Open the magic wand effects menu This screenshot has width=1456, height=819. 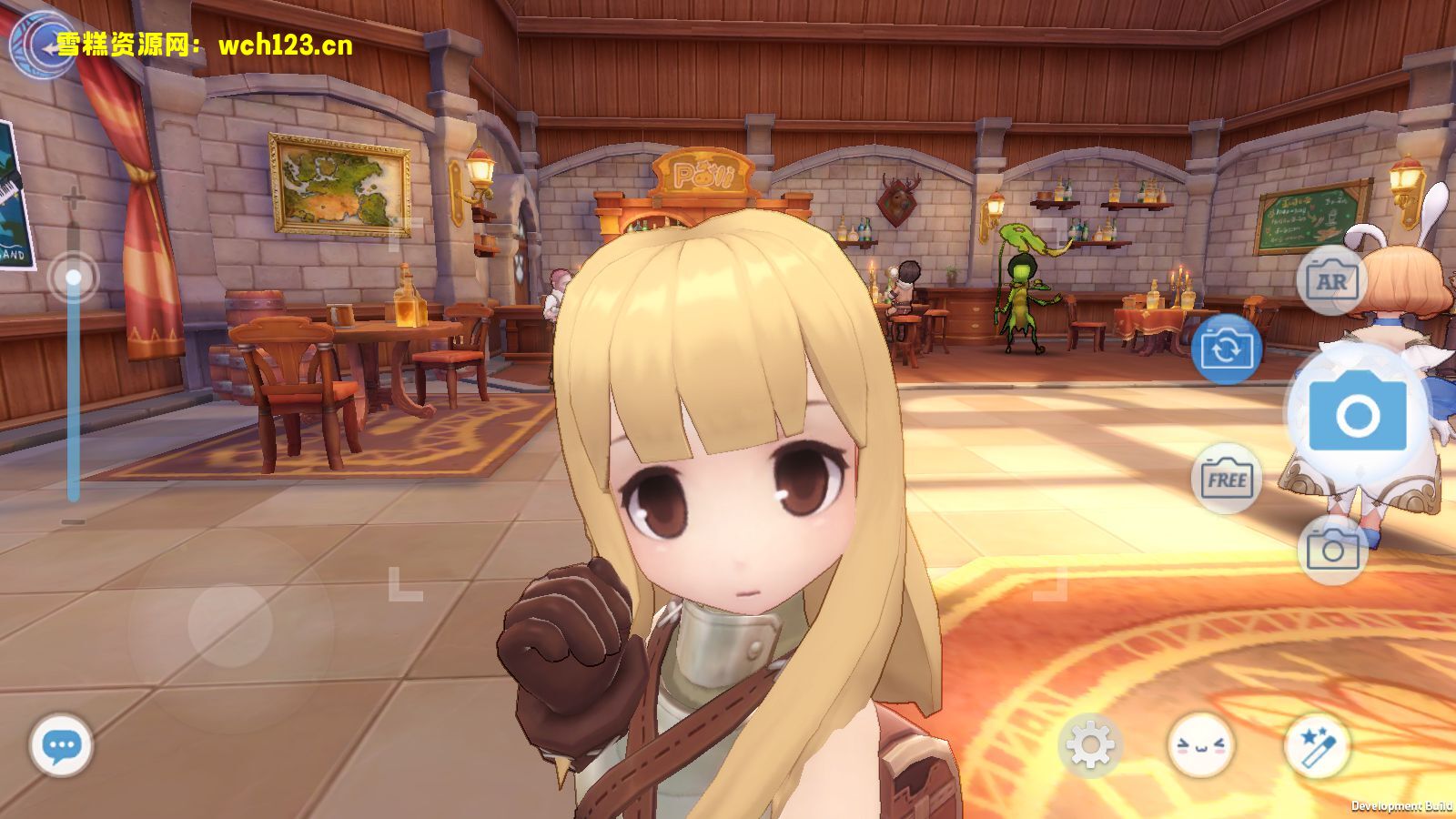[1316, 746]
